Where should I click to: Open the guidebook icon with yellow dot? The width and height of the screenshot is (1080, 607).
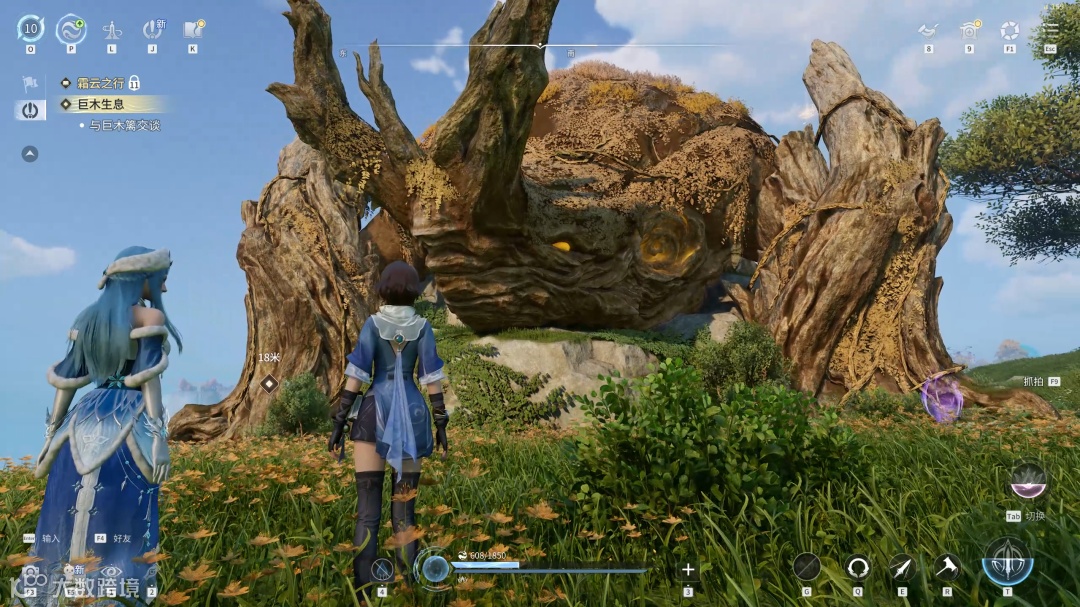[193, 29]
